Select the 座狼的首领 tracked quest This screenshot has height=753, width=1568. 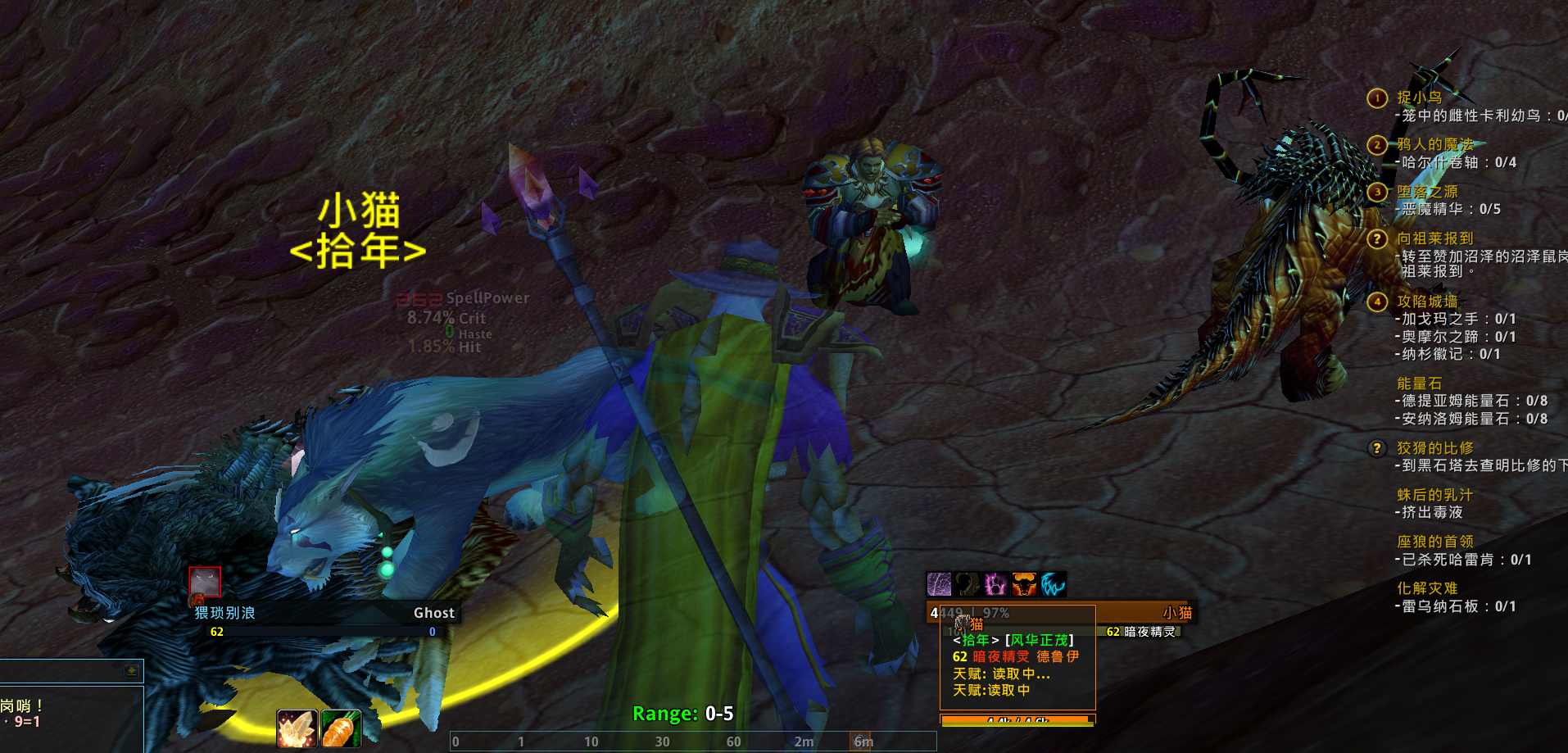pyautogui.click(x=1434, y=541)
